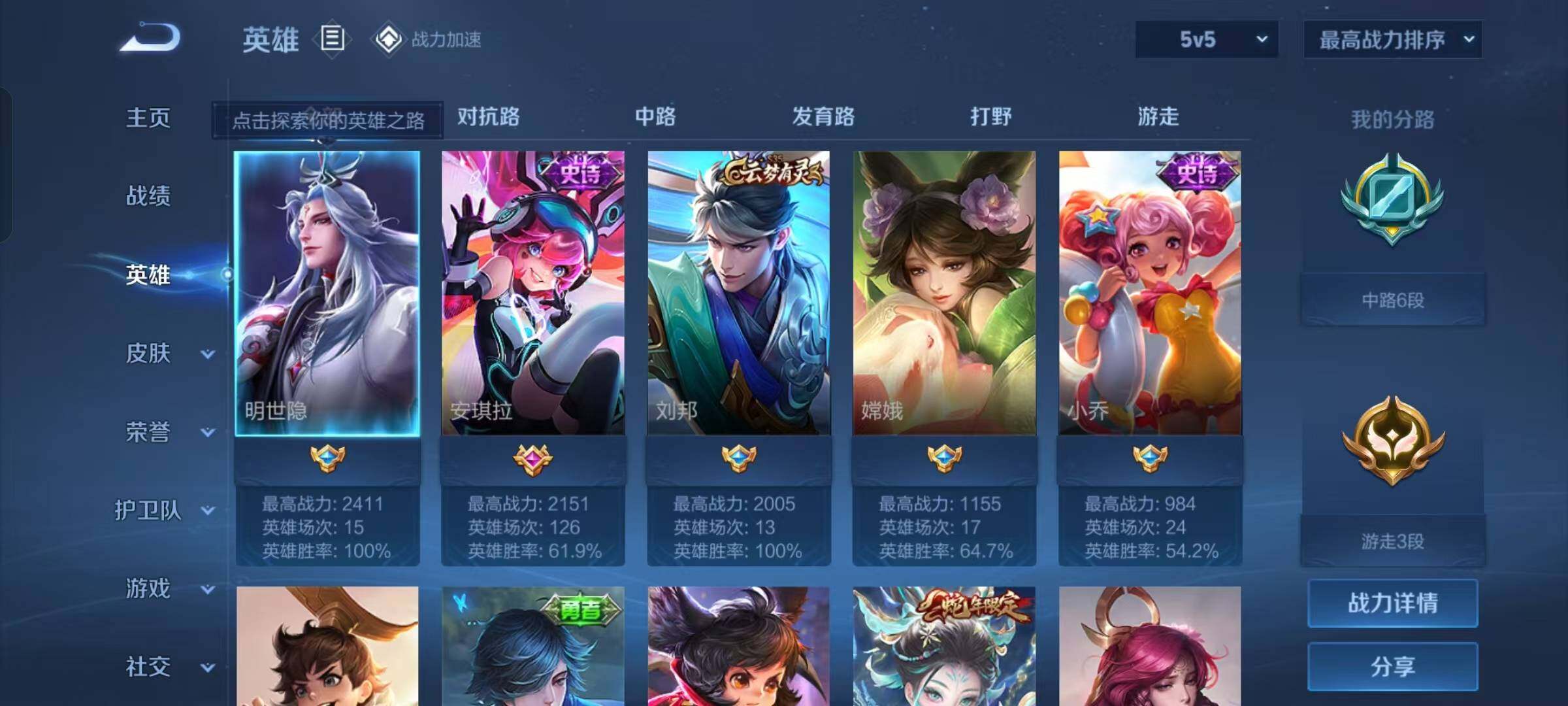Open the 5v5 mode dropdown
The height and width of the screenshot is (706, 1568).
pyautogui.click(x=1206, y=39)
